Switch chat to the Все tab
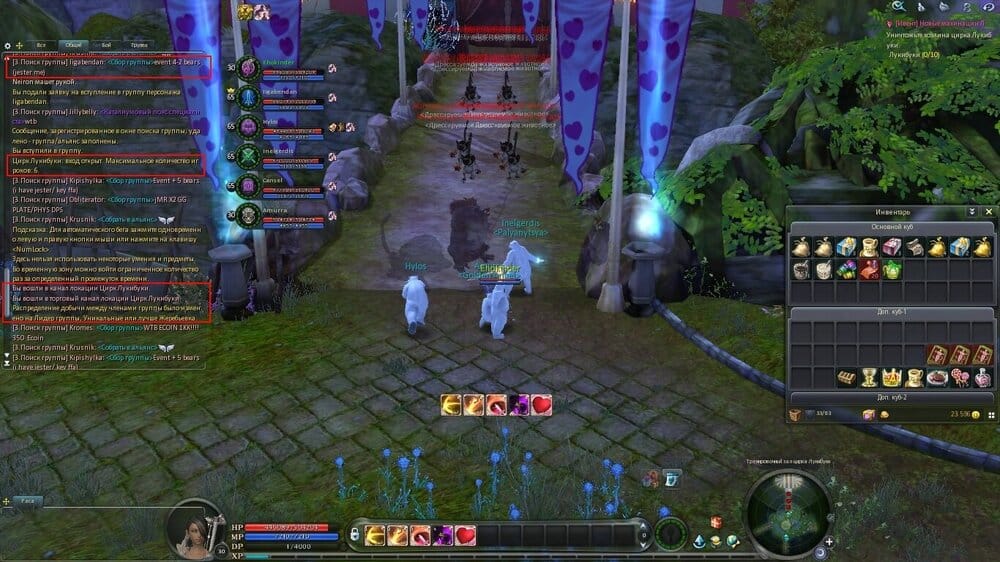Image resolution: width=1000 pixels, height=562 pixels. [41, 45]
